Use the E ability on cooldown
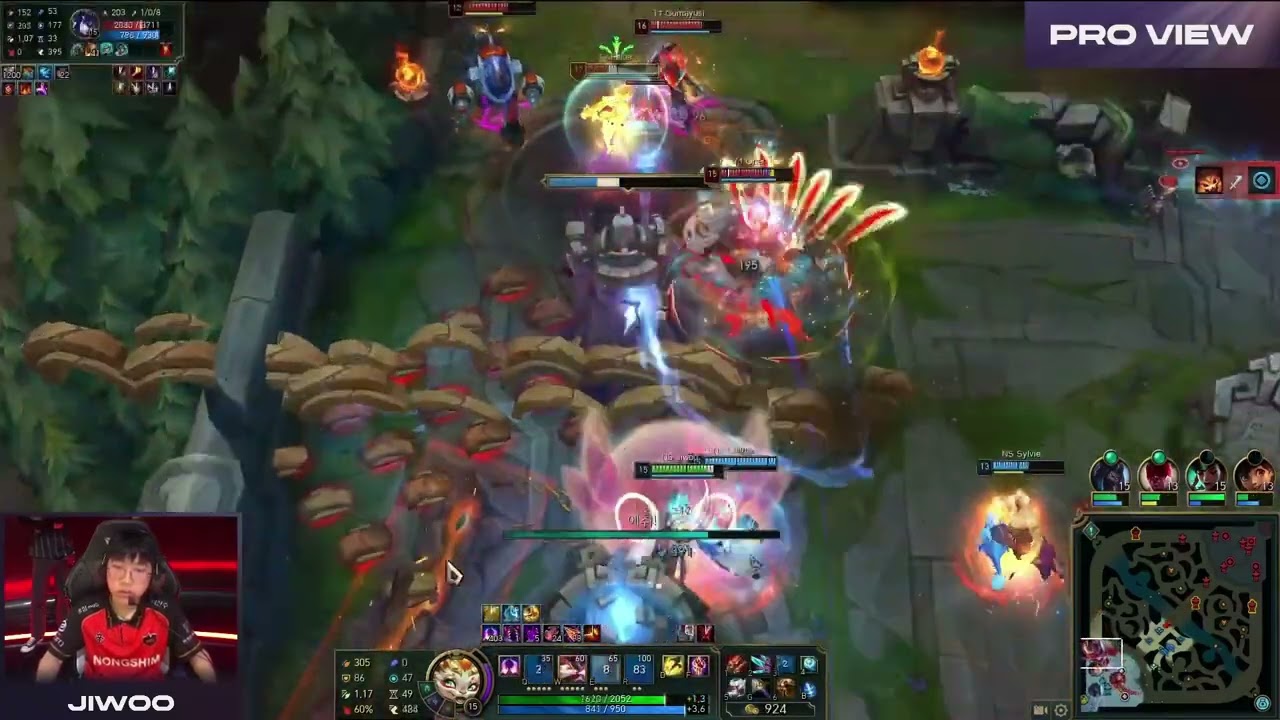 606,668
